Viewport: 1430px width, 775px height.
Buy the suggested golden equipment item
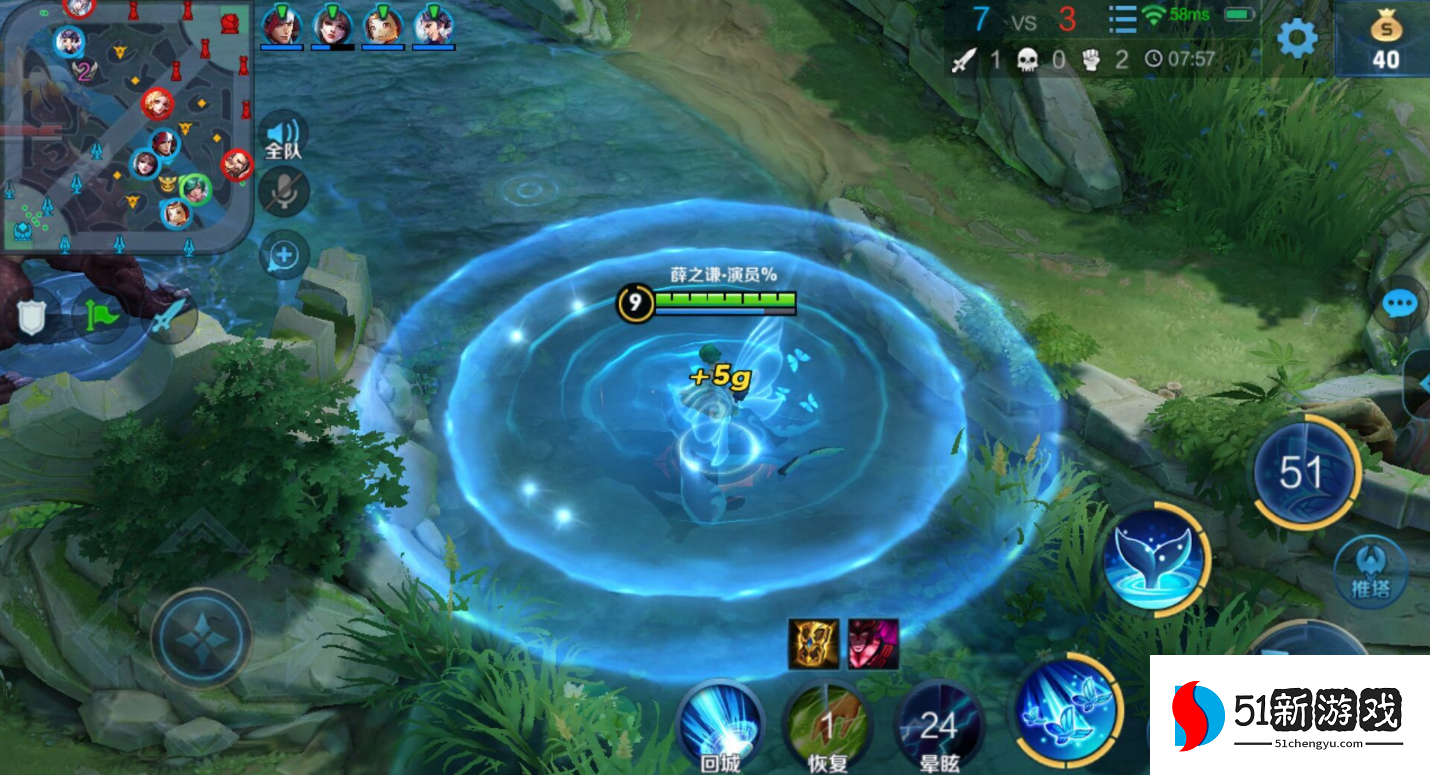813,644
